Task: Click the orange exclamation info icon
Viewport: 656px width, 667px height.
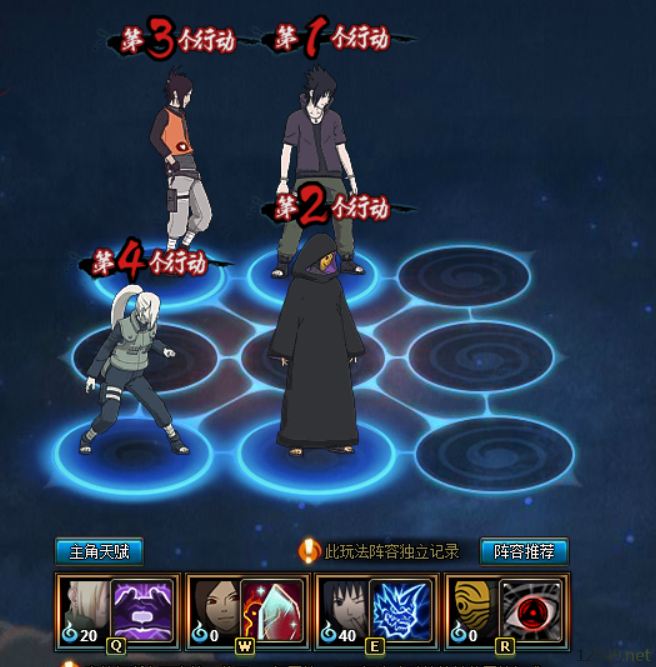Action: point(310,551)
